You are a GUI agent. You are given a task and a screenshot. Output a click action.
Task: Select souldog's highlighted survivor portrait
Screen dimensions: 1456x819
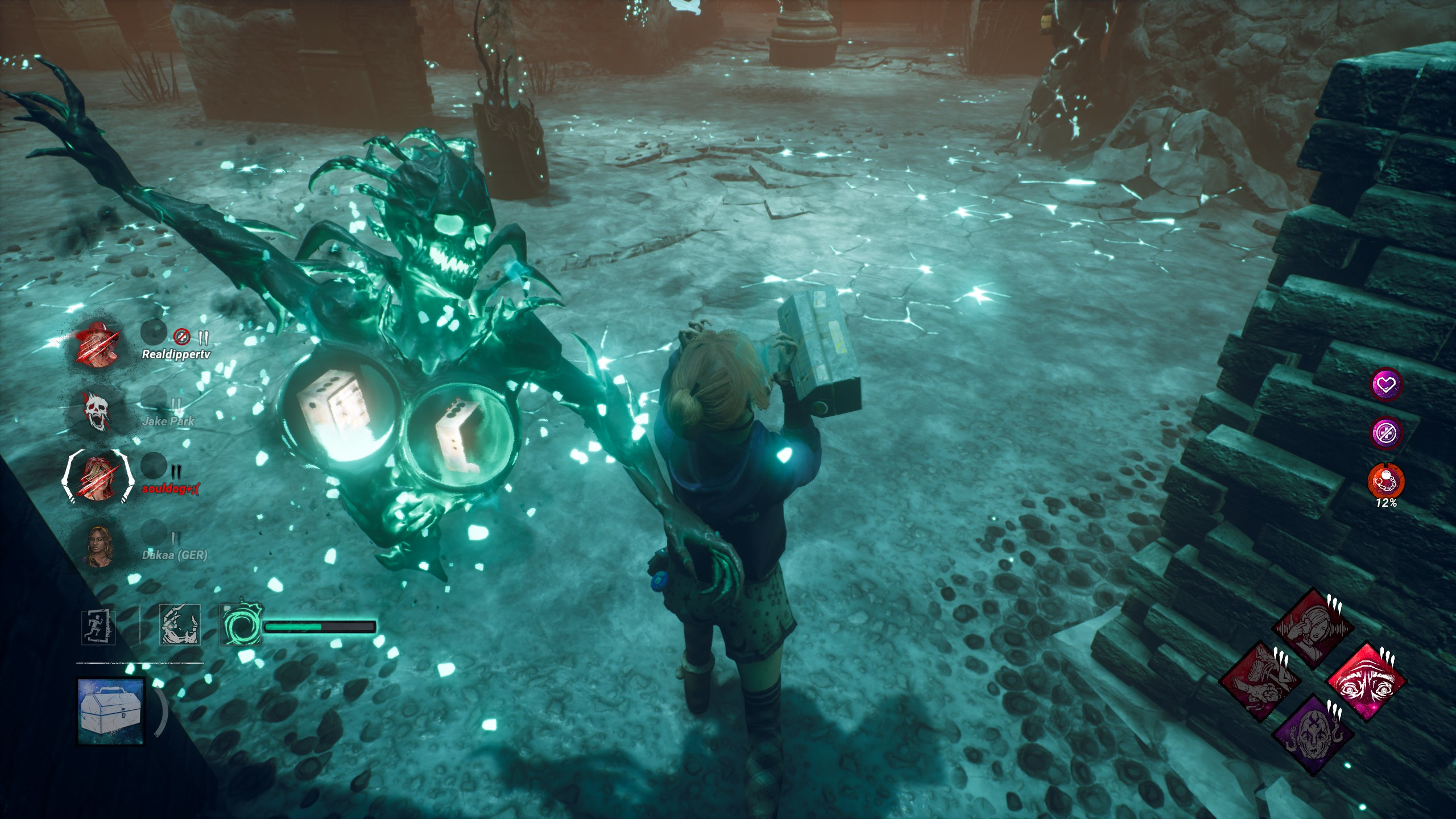[x=97, y=477]
